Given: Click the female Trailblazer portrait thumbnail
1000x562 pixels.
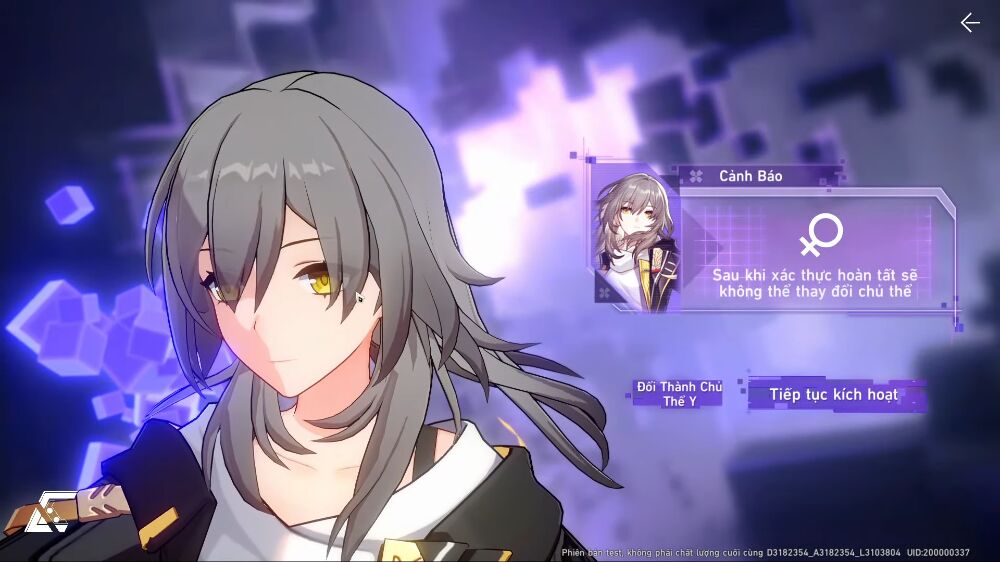Looking at the screenshot, I should tap(627, 236).
